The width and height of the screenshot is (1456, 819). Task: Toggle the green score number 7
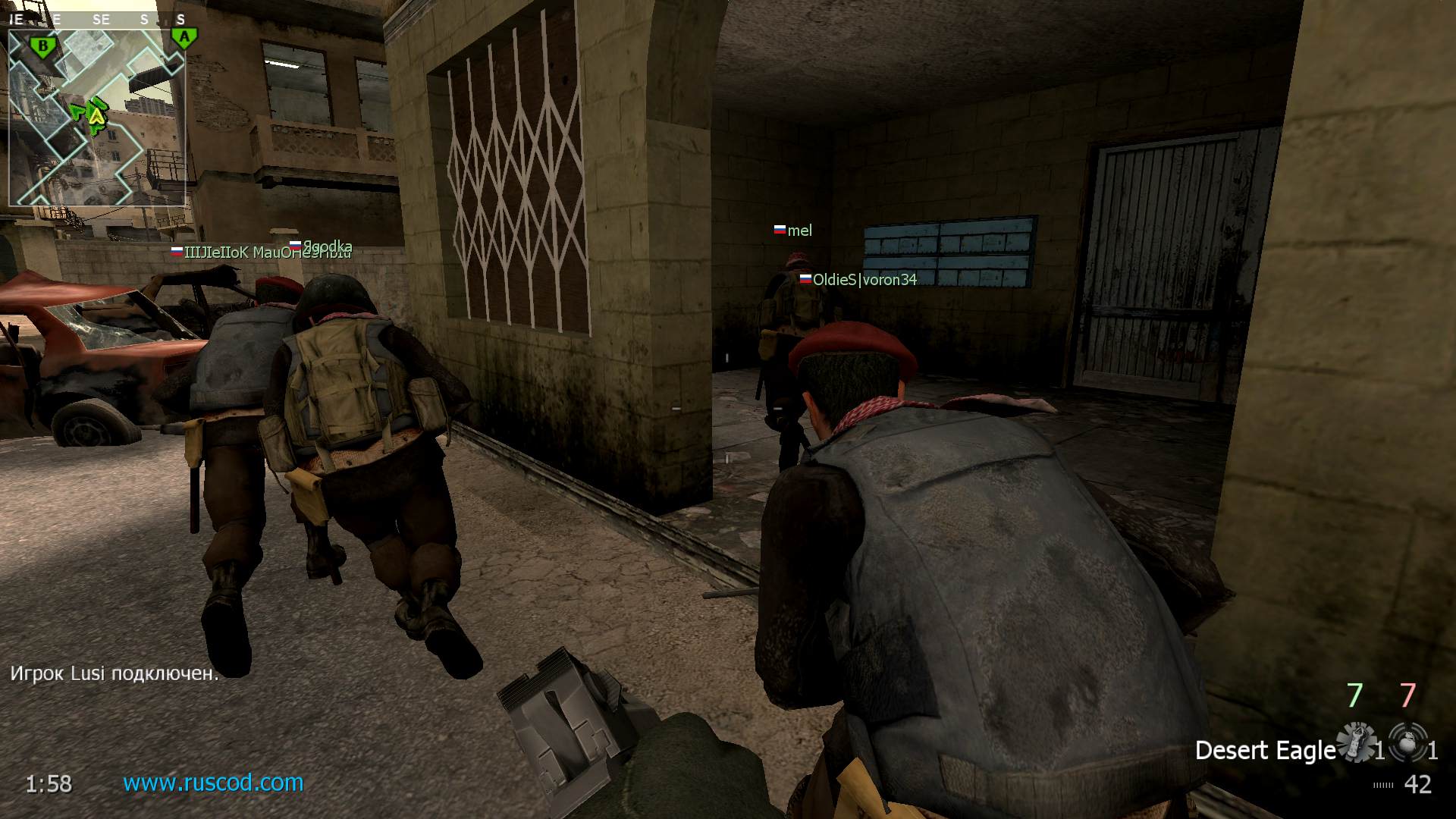coord(1355,695)
